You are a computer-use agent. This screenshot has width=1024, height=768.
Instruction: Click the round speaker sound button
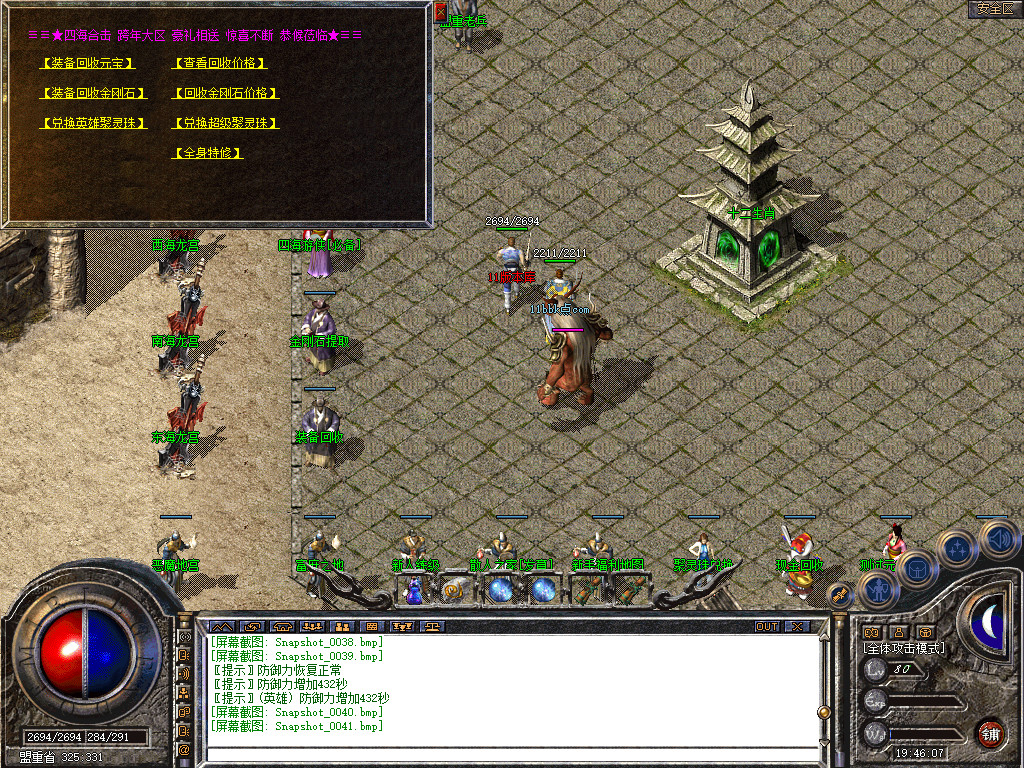coord(997,540)
